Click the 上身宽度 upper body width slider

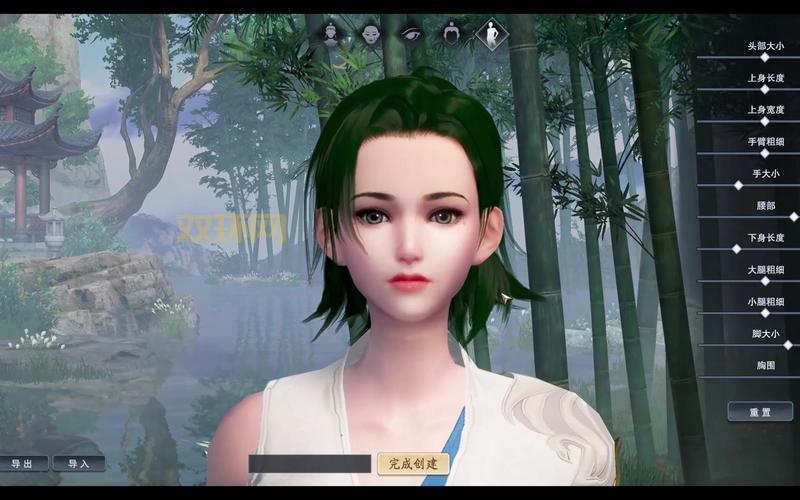[765, 122]
